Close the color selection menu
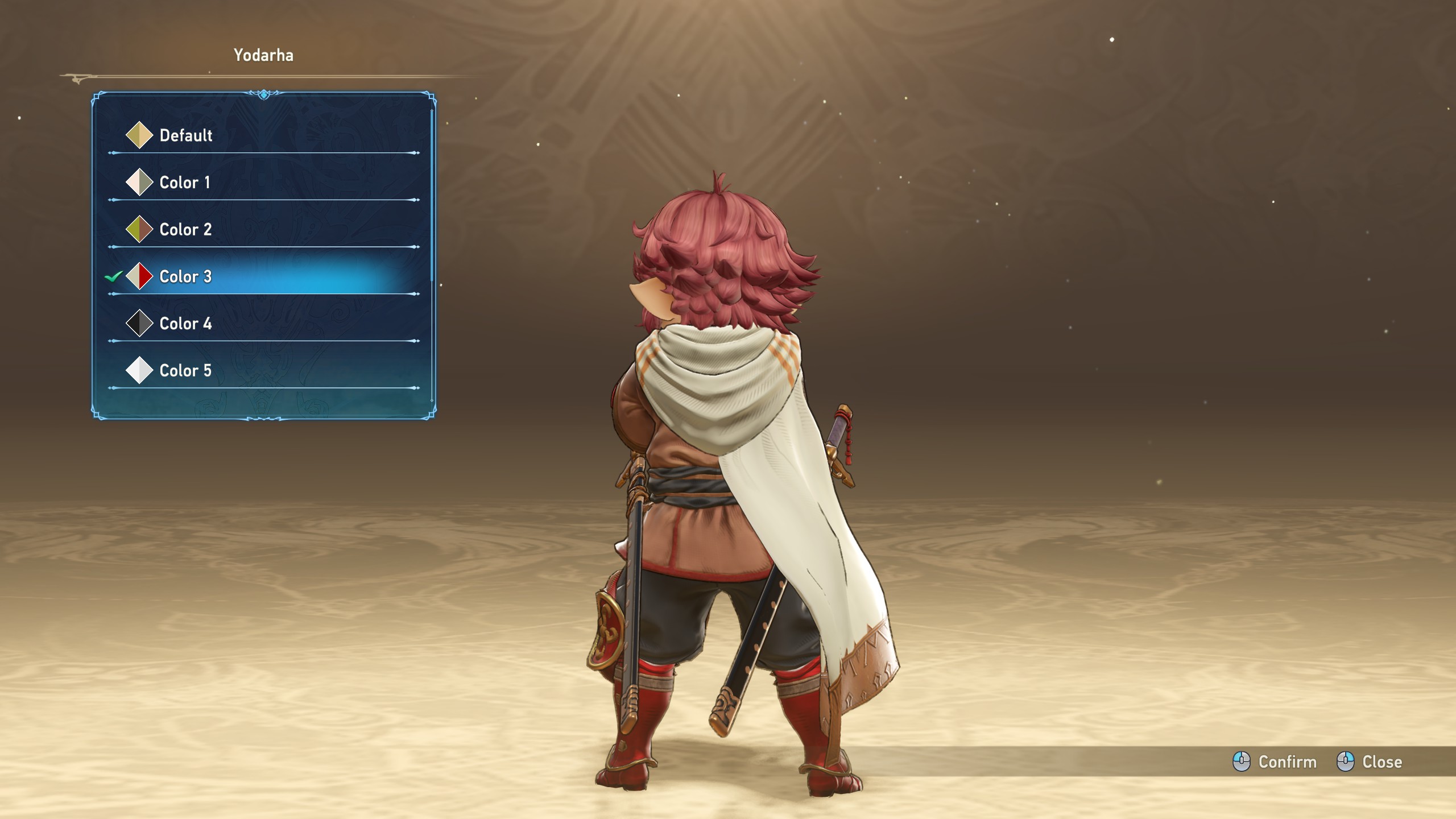 click(1370, 762)
